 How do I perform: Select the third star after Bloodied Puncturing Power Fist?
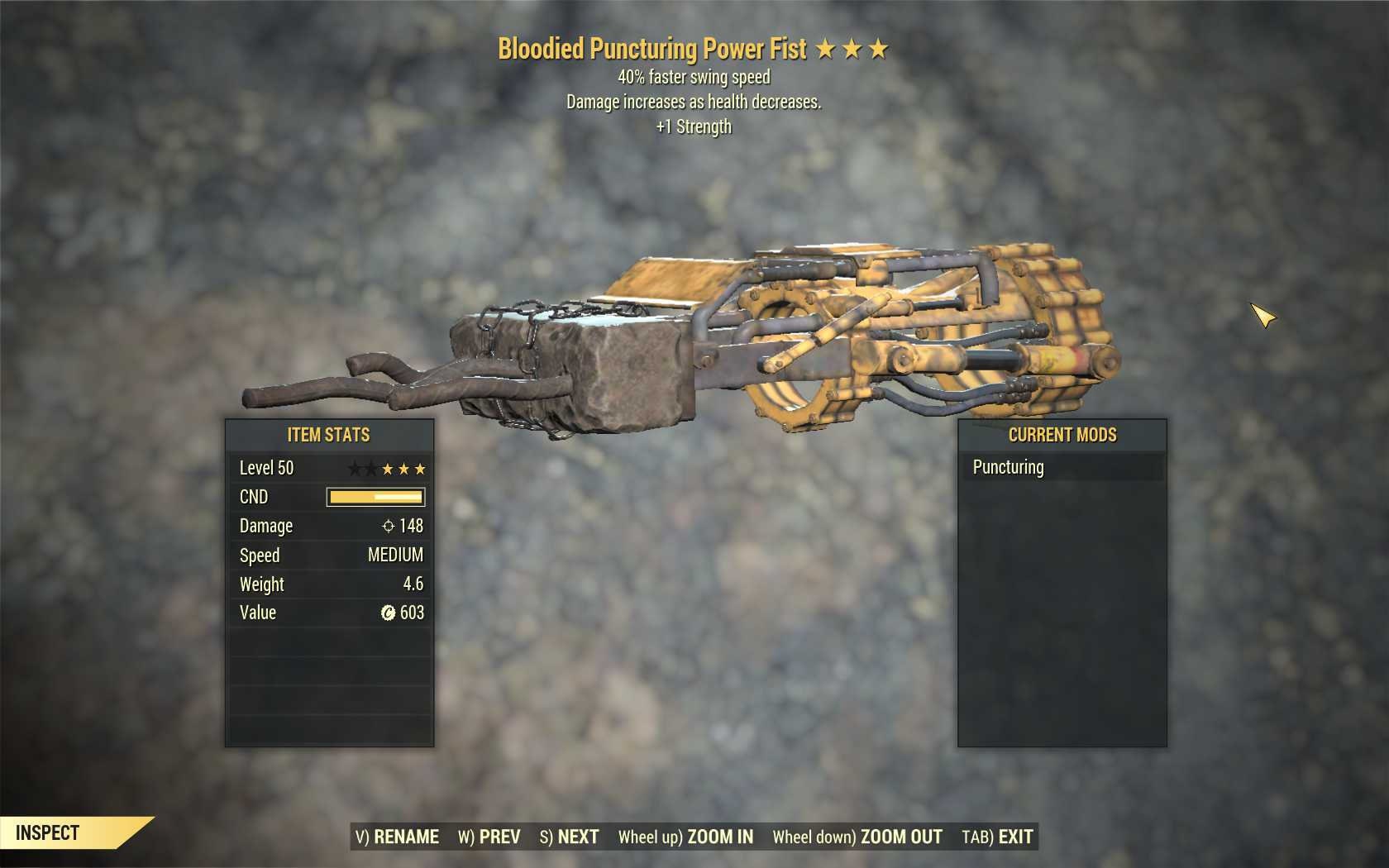(x=879, y=49)
